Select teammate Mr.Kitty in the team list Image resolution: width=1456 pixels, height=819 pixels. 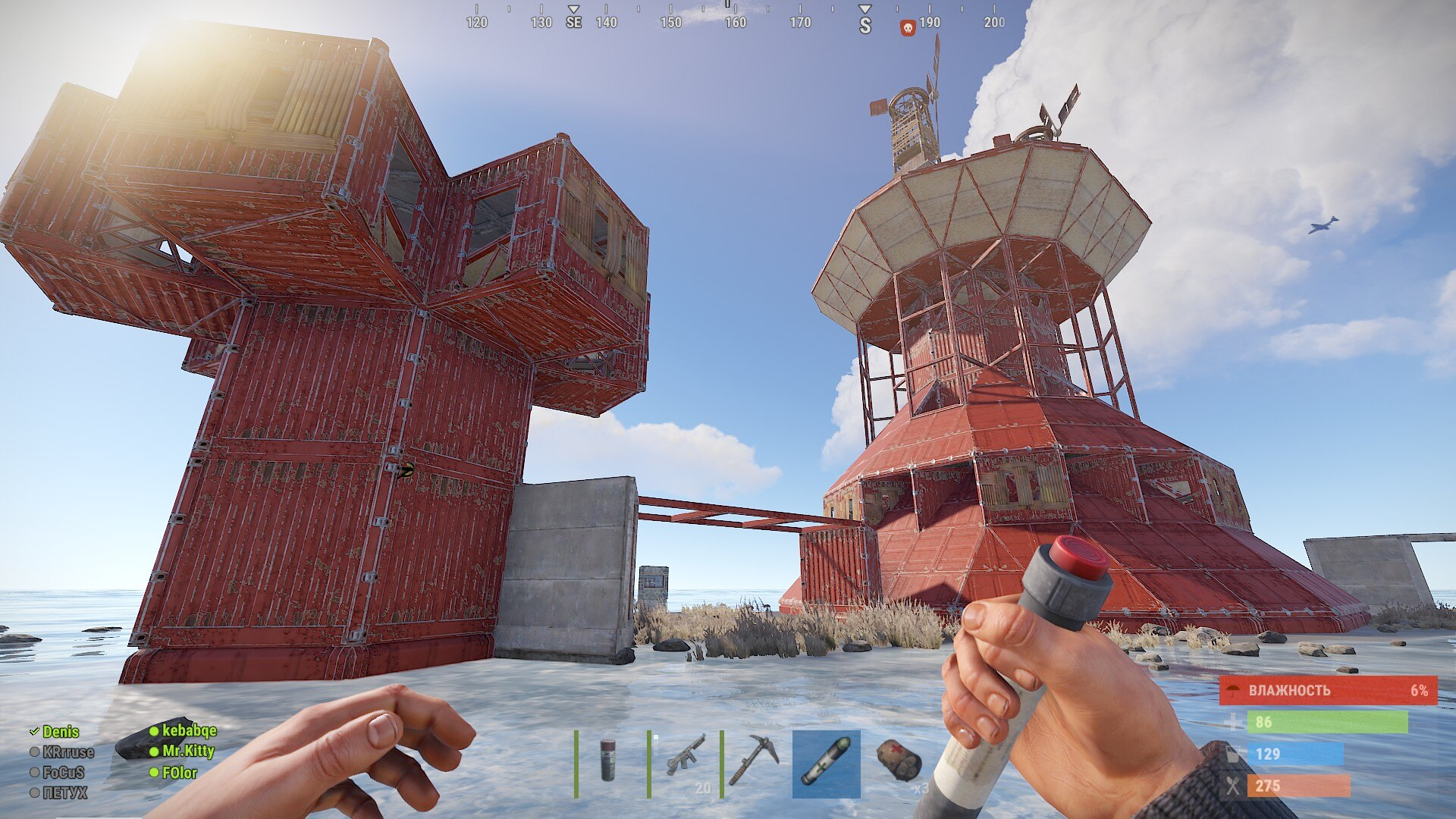[188, 751]
